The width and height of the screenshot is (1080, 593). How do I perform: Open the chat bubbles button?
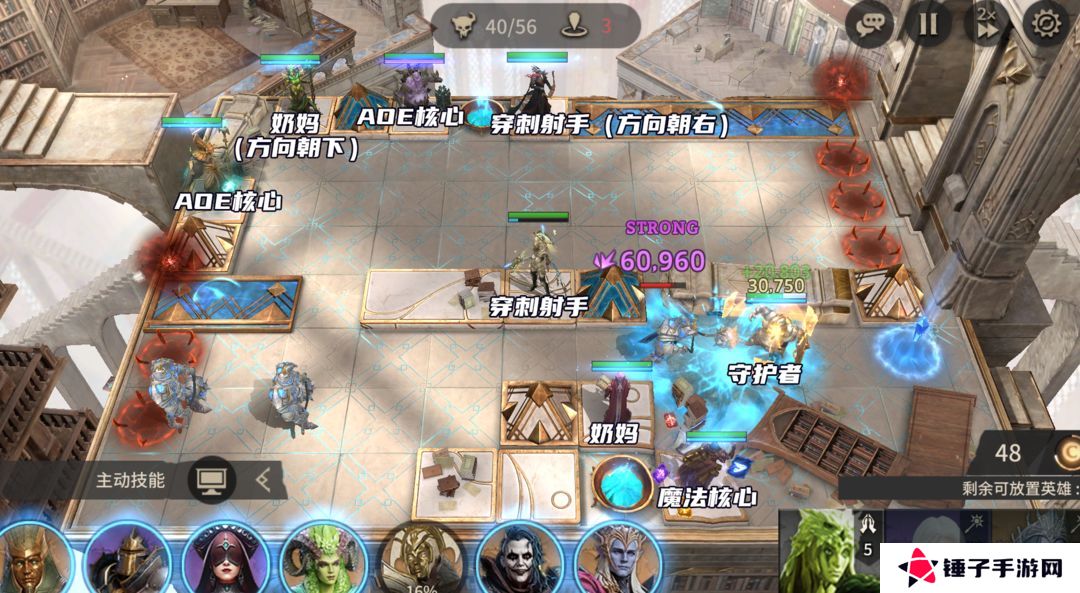(869, 24)
